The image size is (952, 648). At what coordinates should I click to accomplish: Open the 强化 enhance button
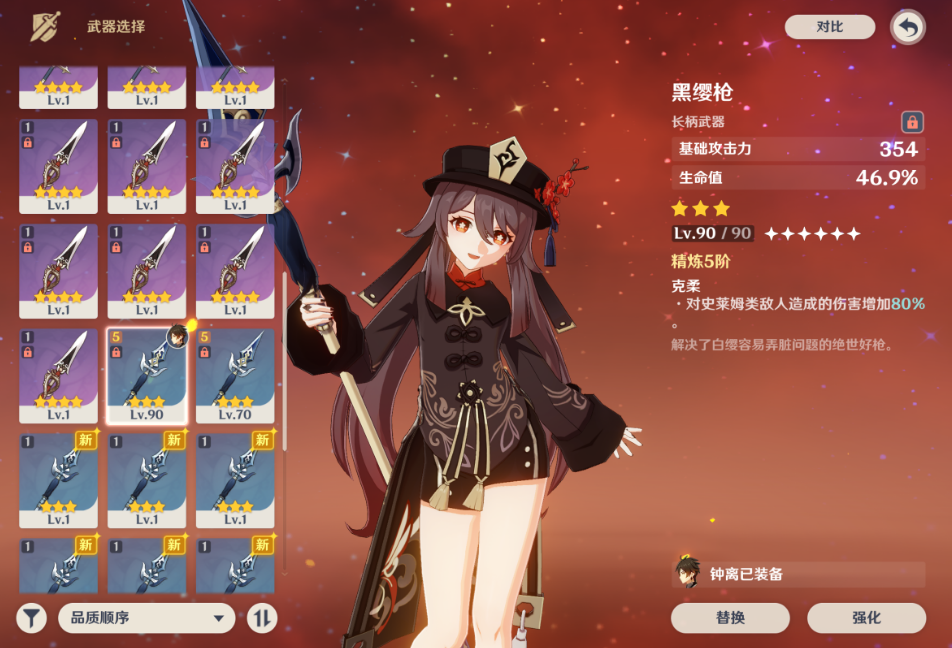click(x=866, y=618)
